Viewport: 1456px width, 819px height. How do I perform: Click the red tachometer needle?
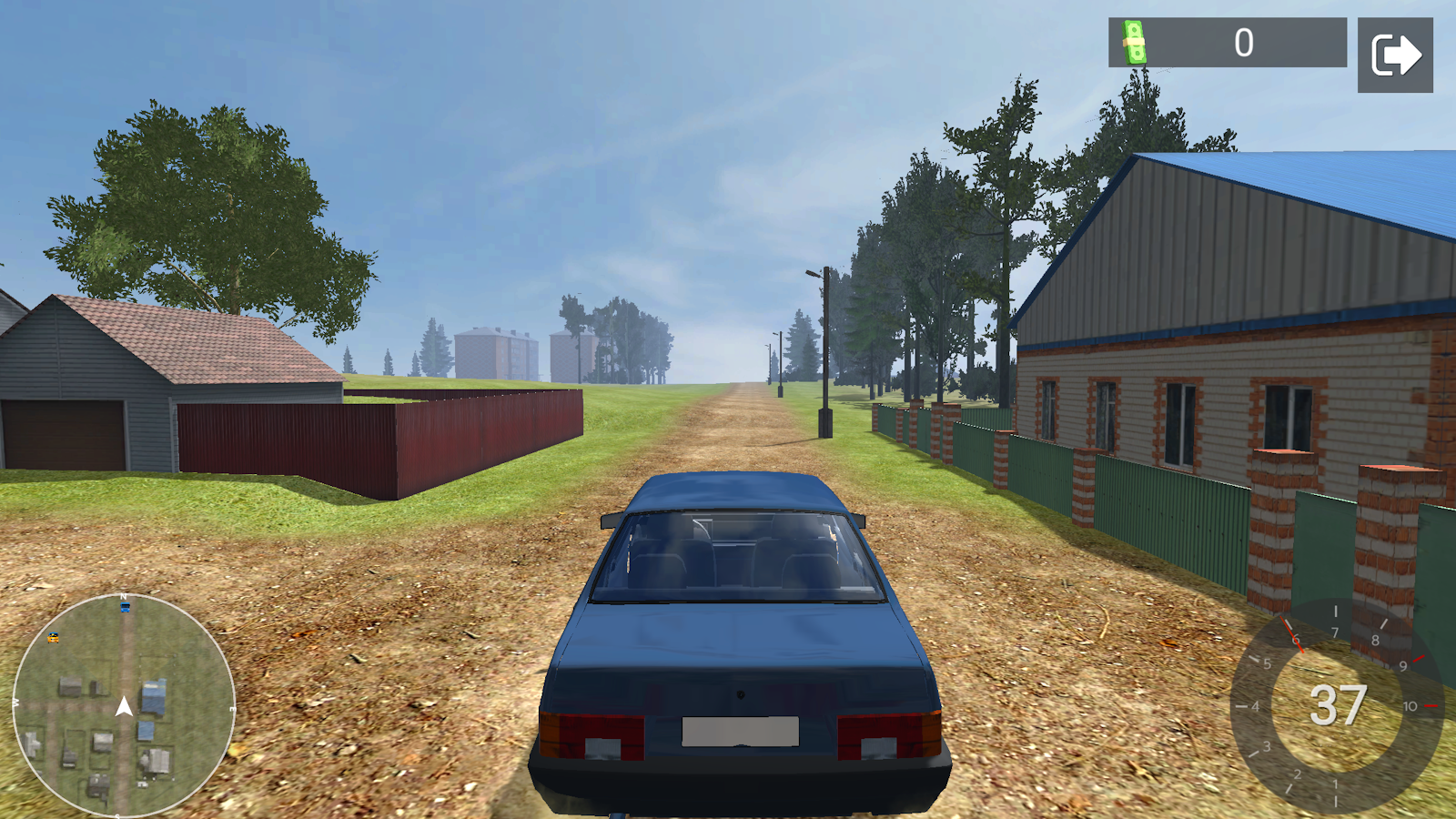pyautogui.click(x=1294, y=635)
